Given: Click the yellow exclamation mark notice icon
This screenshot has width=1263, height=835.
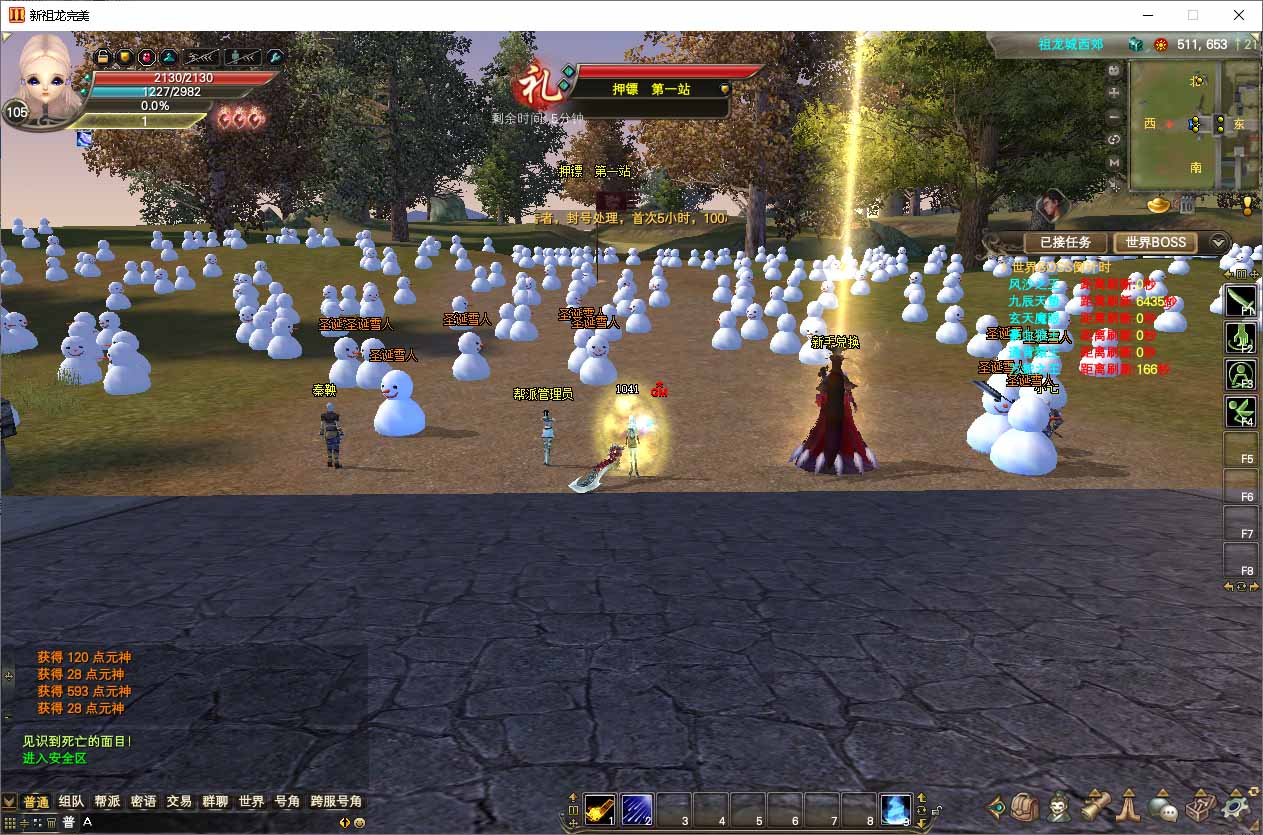Looking at the screenshot, I should [1247, 205].
